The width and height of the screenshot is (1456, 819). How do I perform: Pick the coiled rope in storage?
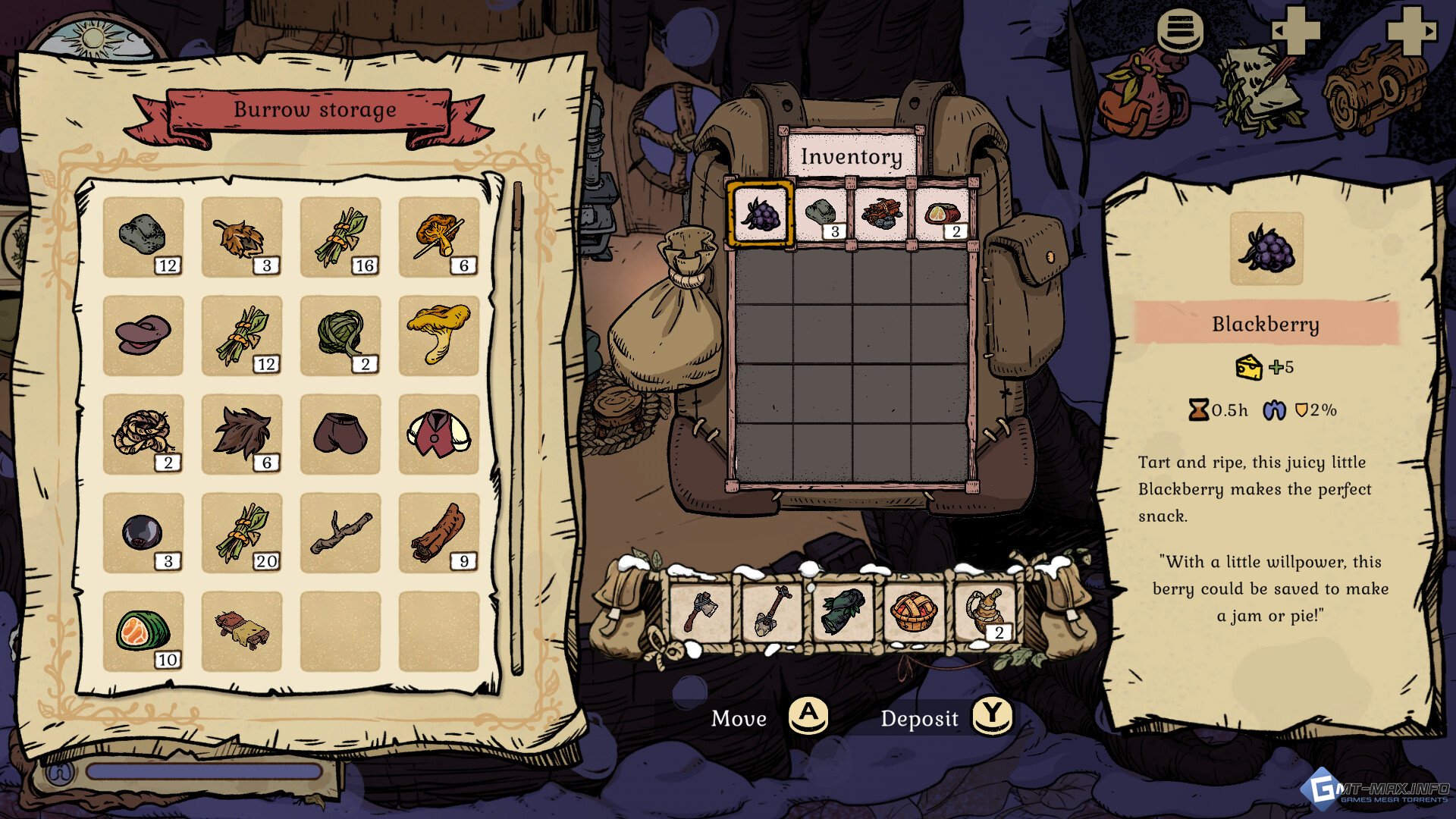[143, 434]
